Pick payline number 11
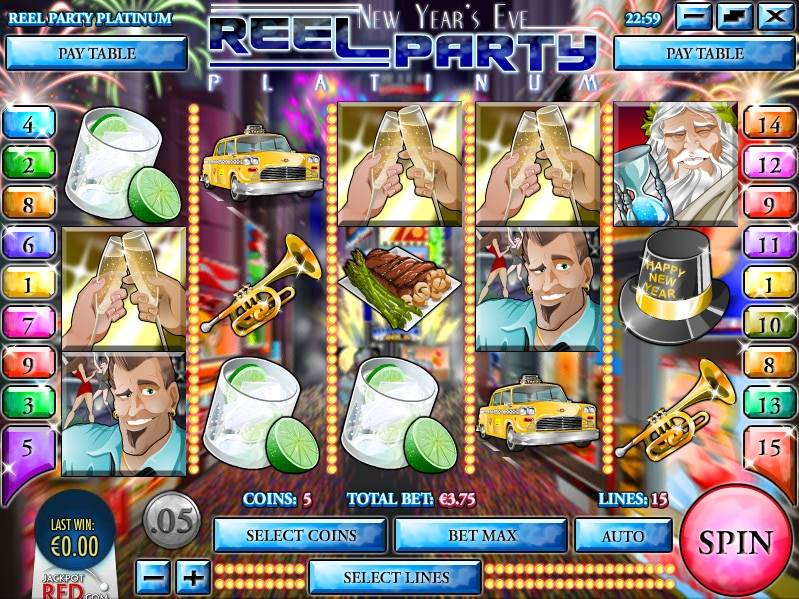Screen dimensions: 799x599 click(768, 244)
